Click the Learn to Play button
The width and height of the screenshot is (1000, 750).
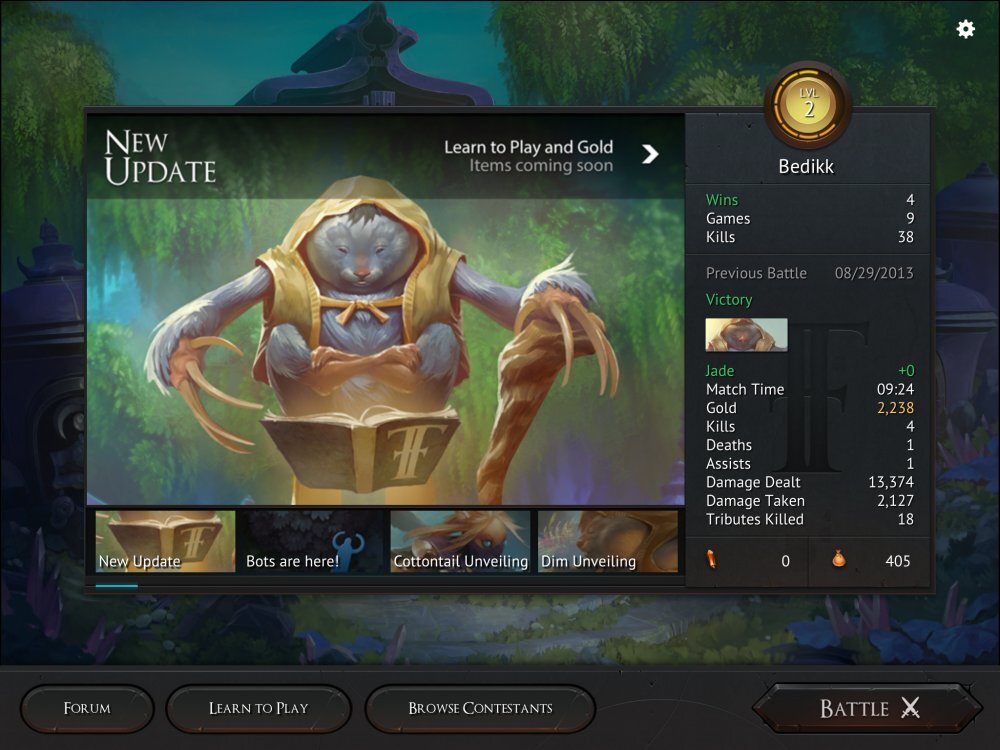pos(258,708)
